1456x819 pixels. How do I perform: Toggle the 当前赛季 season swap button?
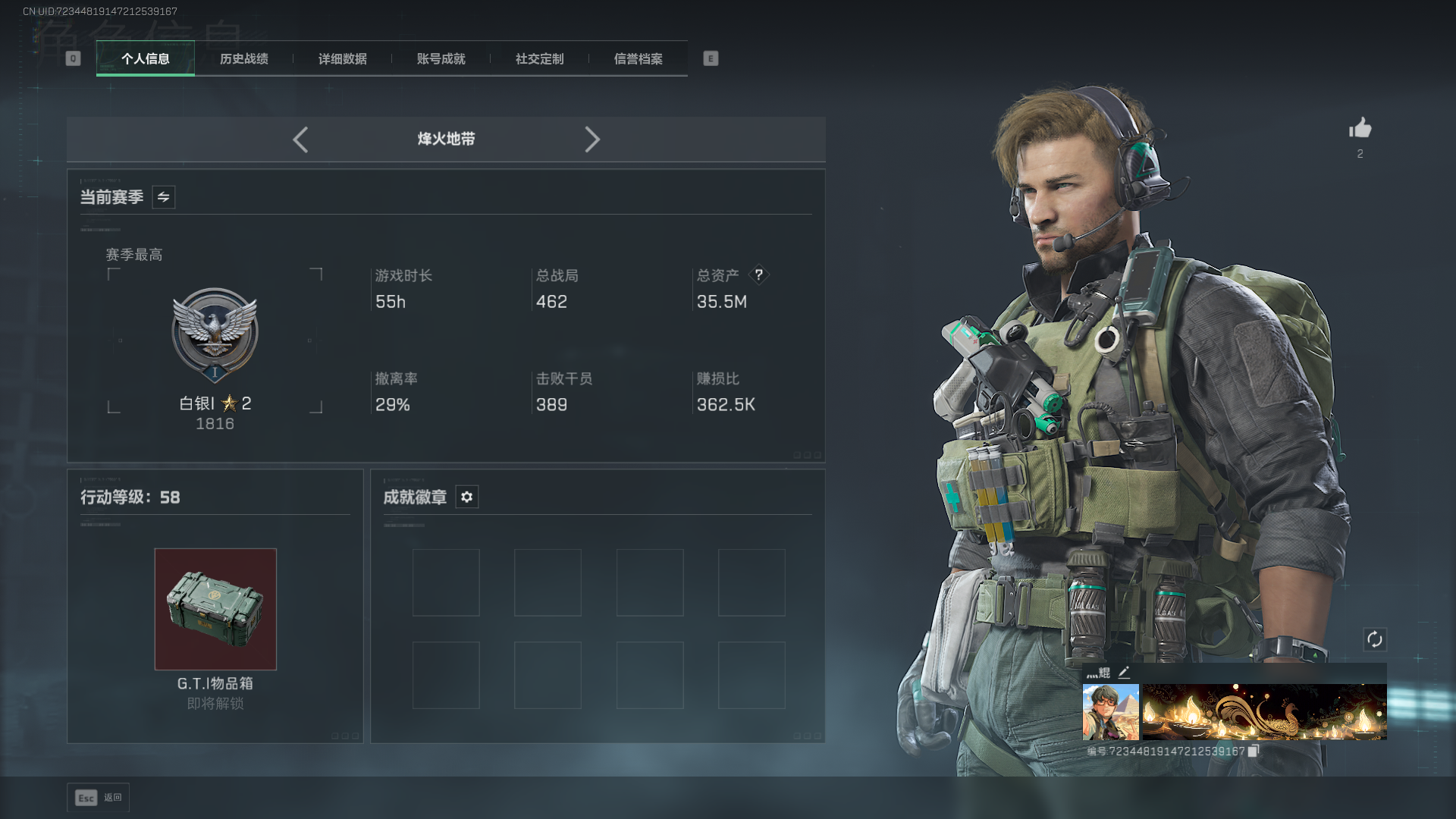(164, 197)
